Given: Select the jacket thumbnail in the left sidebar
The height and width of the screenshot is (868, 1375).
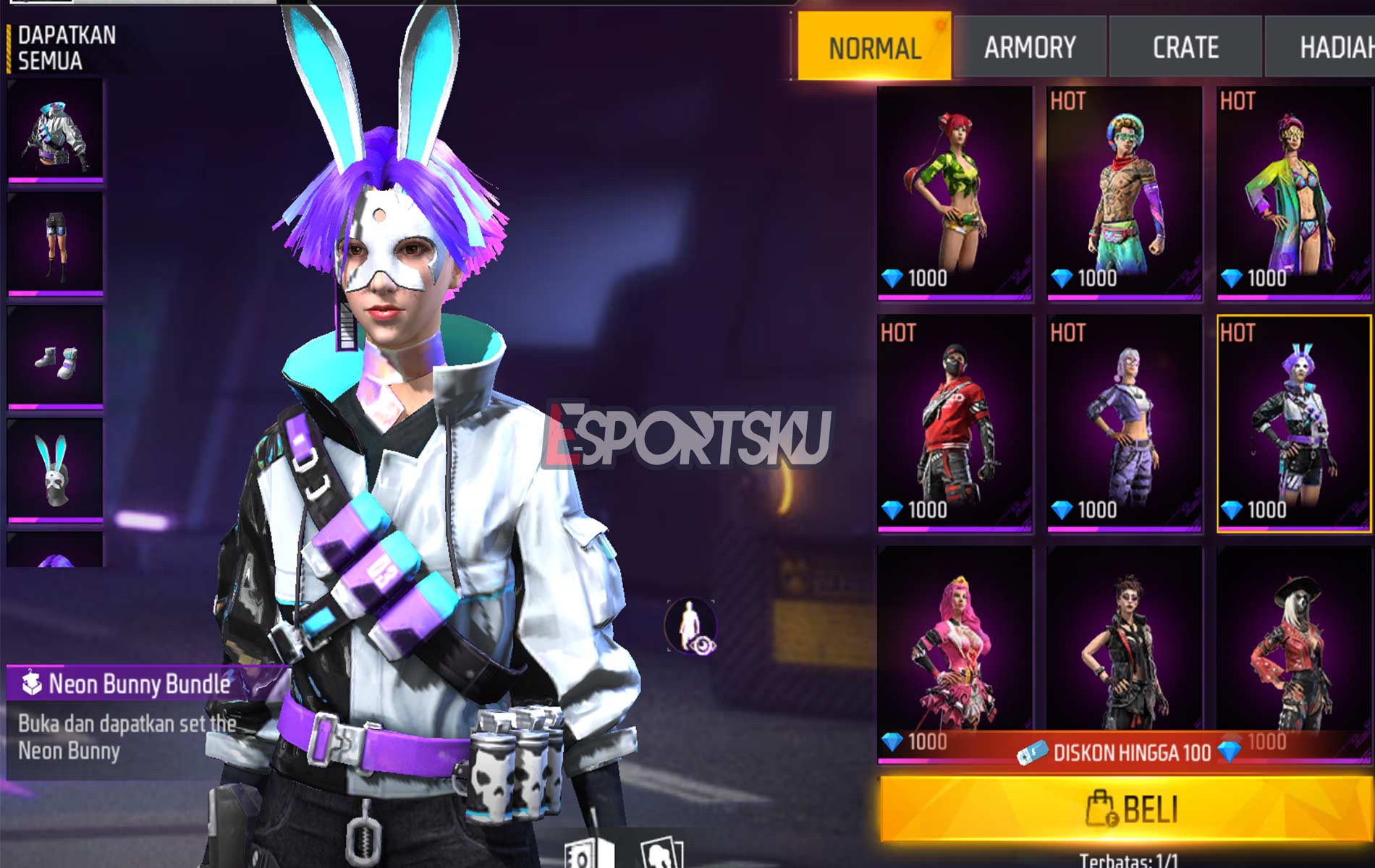Looking at the screenshot, I should tap(56, 134).
